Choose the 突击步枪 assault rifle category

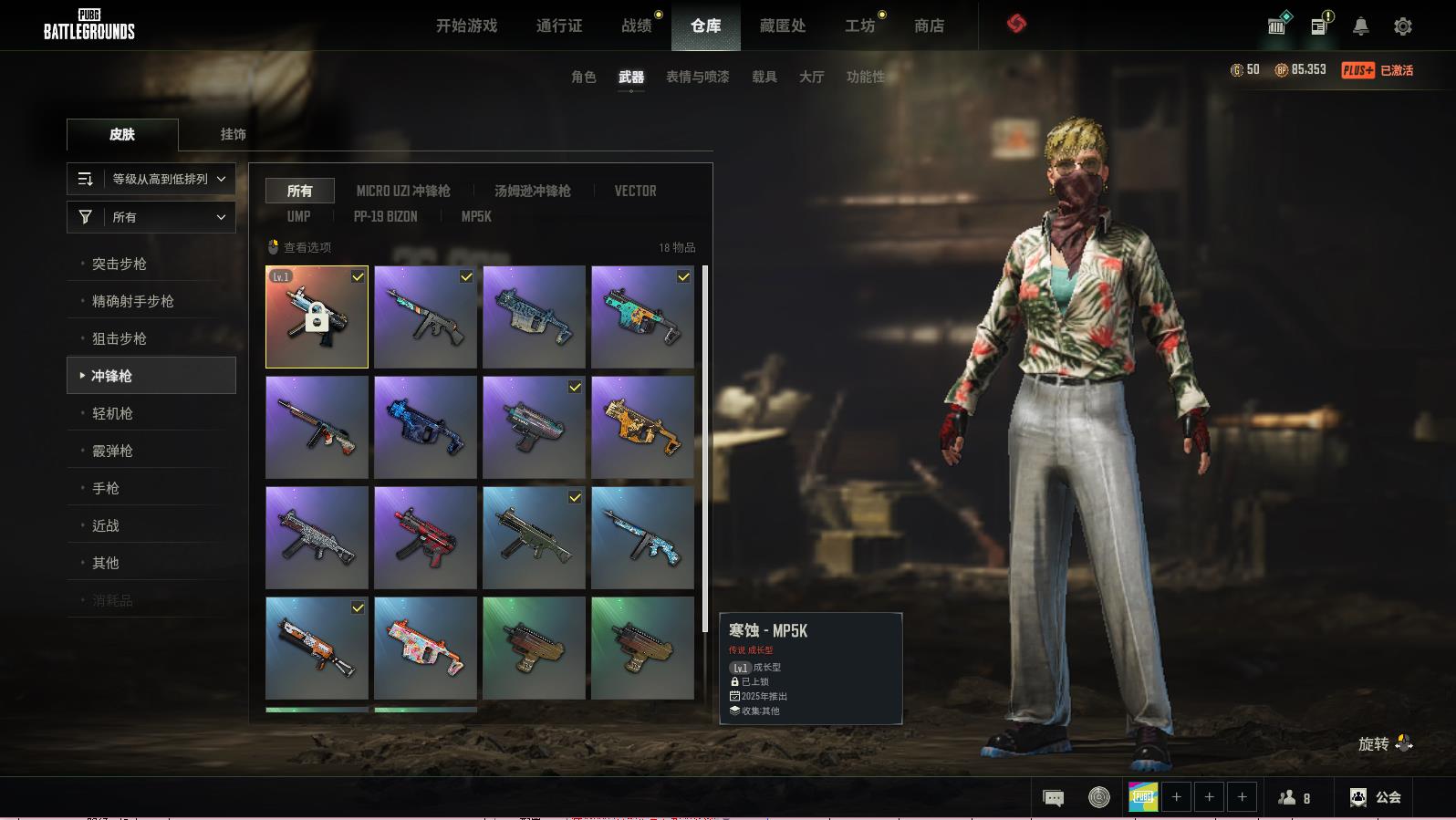(120, 264)
